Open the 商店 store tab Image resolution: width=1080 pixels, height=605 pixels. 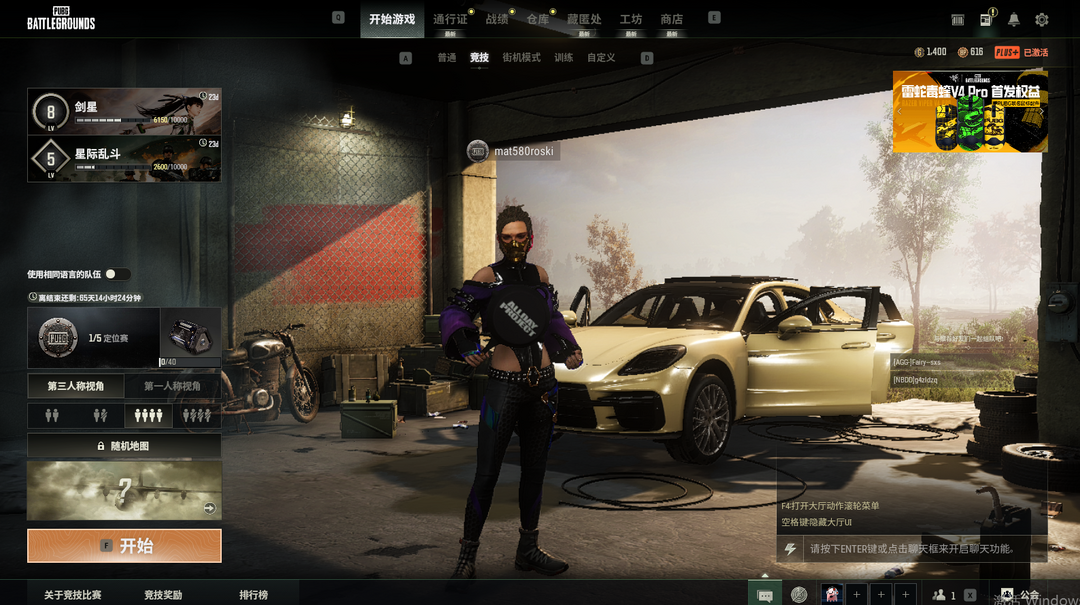(x=672, y=19)
